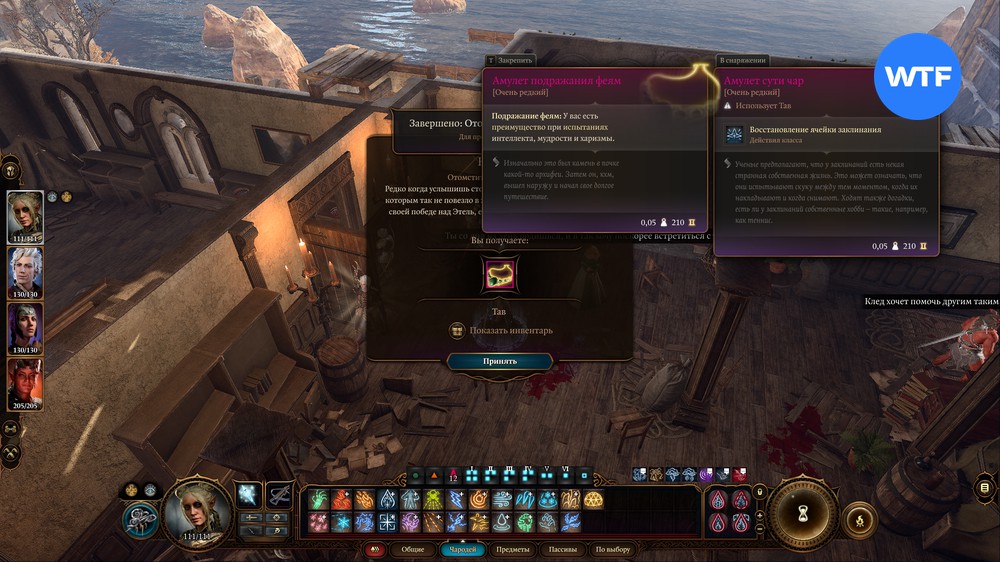Select the crossbow ranged weapon slot
Image resolution: width=1000 pixels, height=562 pixels.
click(x=280, y=493)
